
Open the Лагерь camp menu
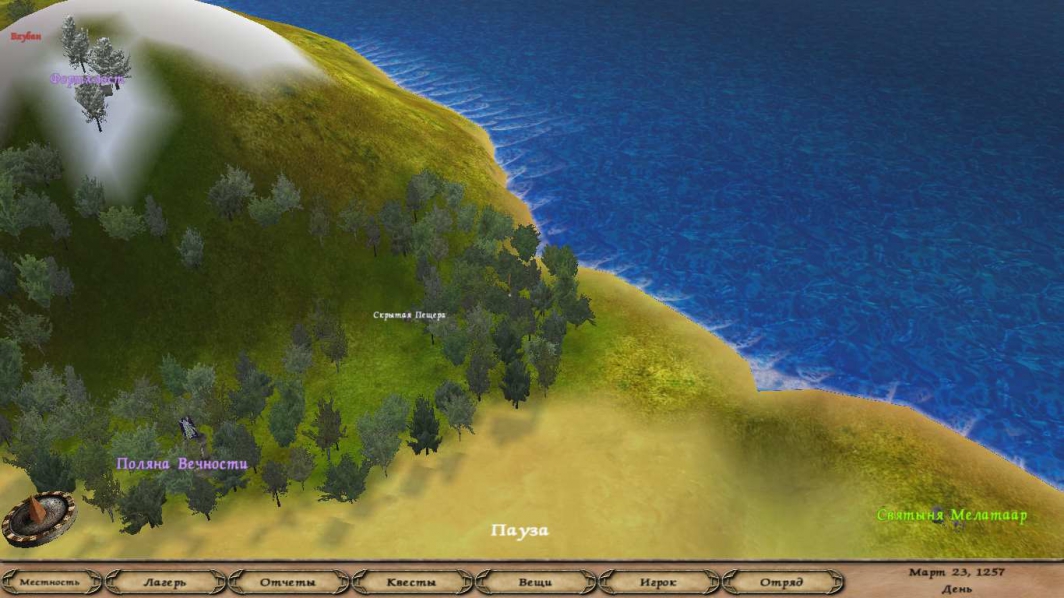(x=165, y=582)
